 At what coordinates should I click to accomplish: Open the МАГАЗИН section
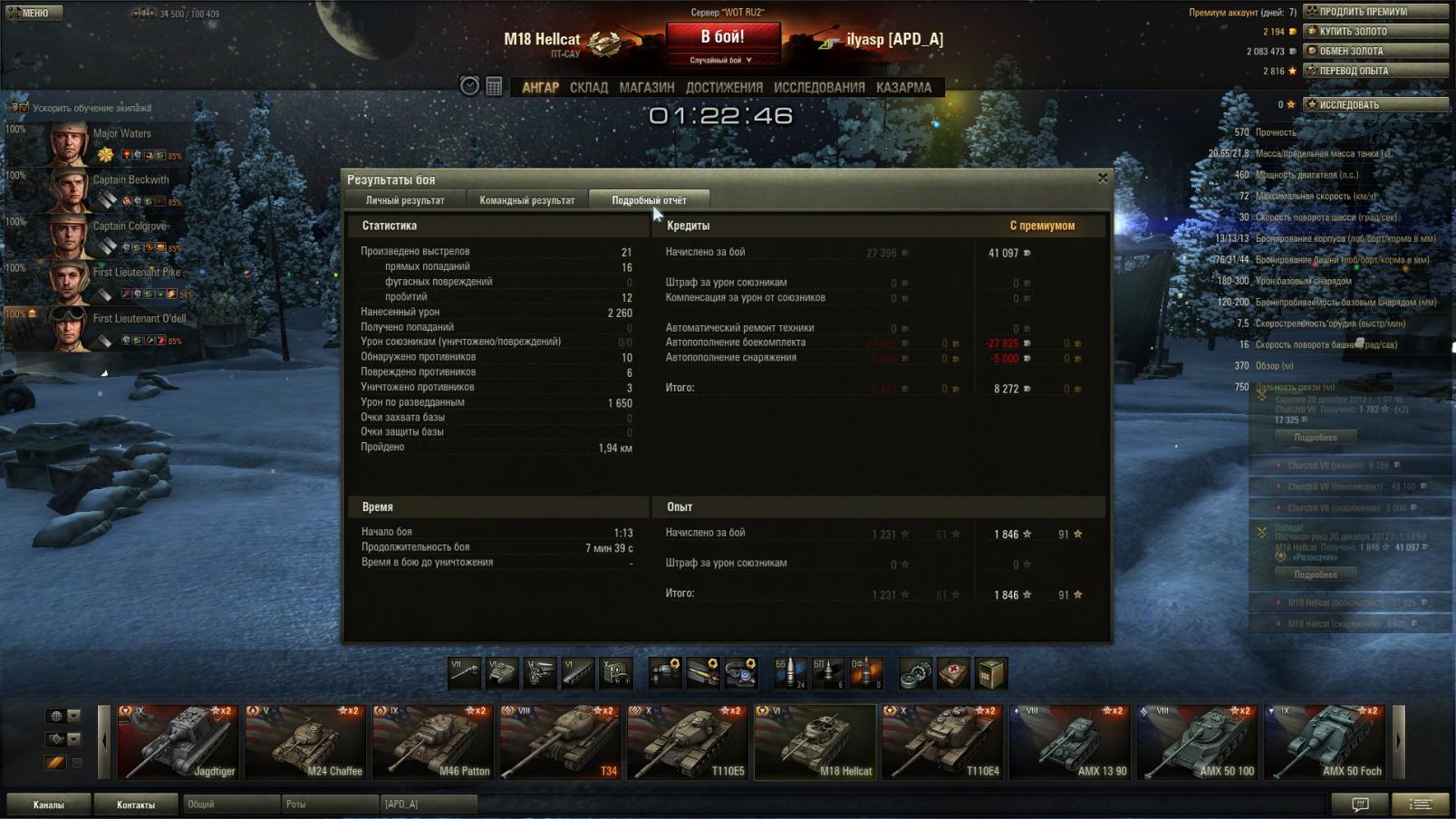tap(647, 88)
